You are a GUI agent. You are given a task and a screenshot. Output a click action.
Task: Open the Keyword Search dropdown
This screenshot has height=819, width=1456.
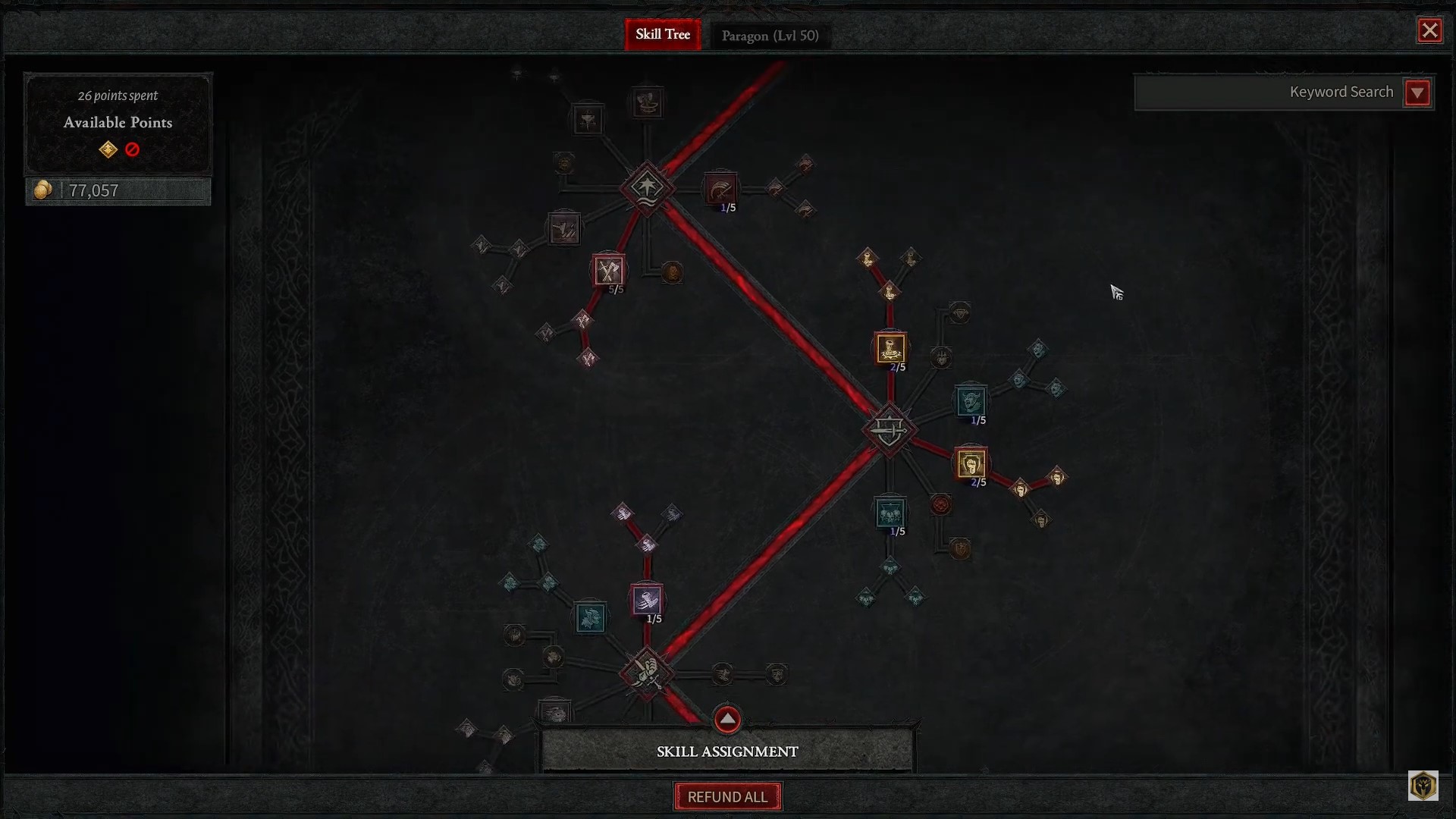tap(1418, 93)
